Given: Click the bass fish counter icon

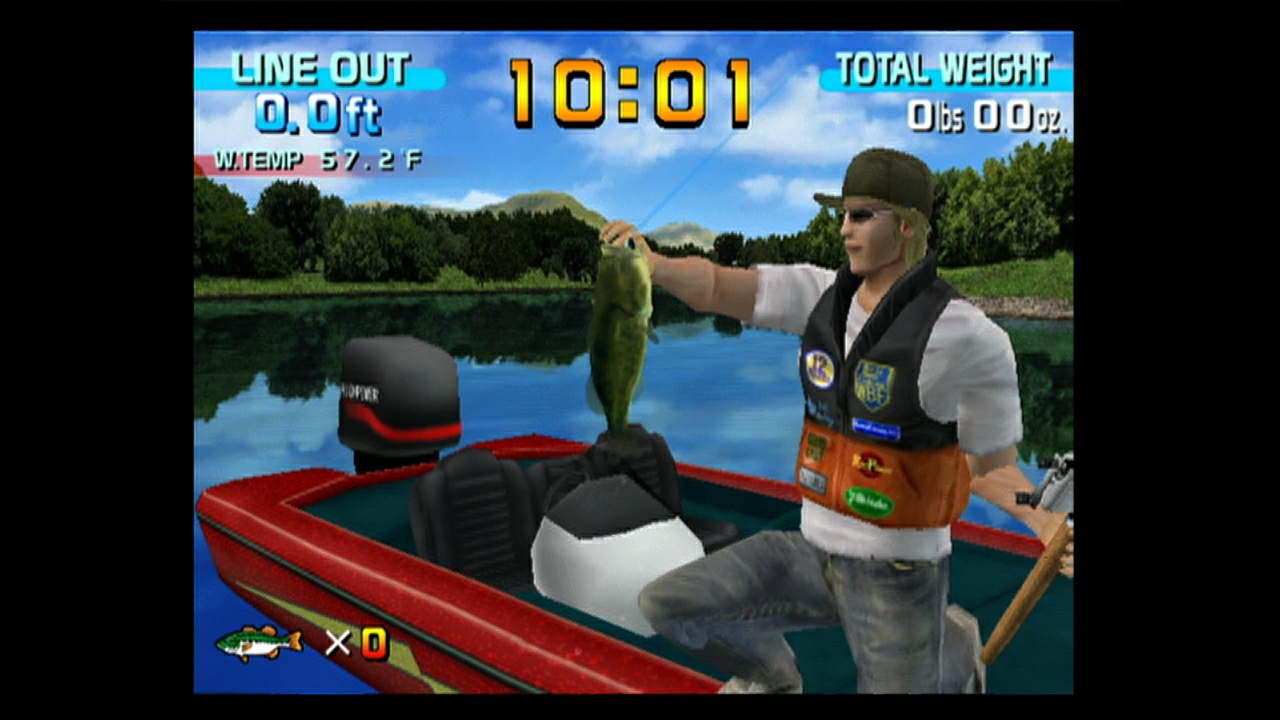Looking at the screenshot, I should click(x=258, y=643).
